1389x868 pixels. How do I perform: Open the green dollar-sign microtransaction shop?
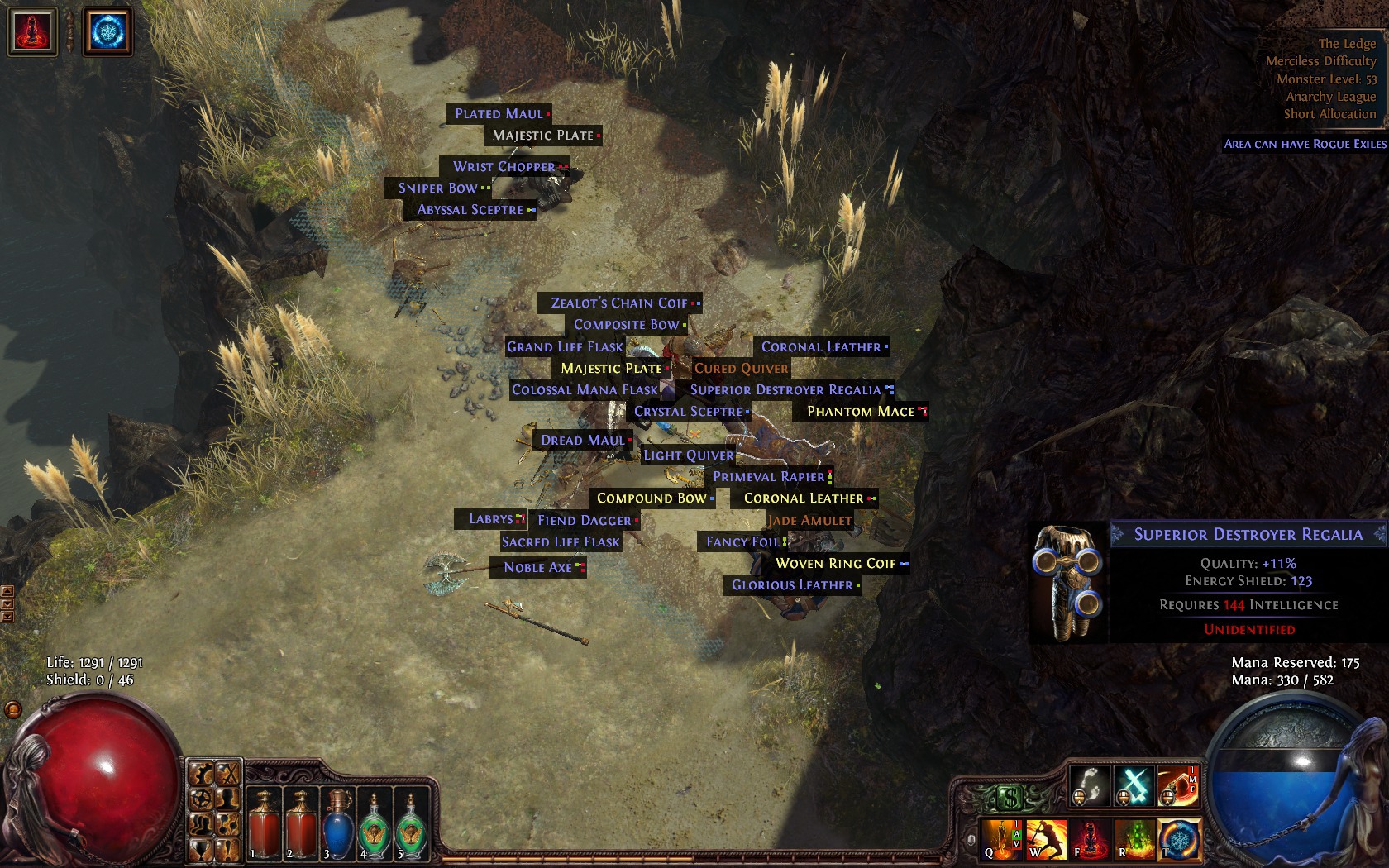tap(1009, 799)
